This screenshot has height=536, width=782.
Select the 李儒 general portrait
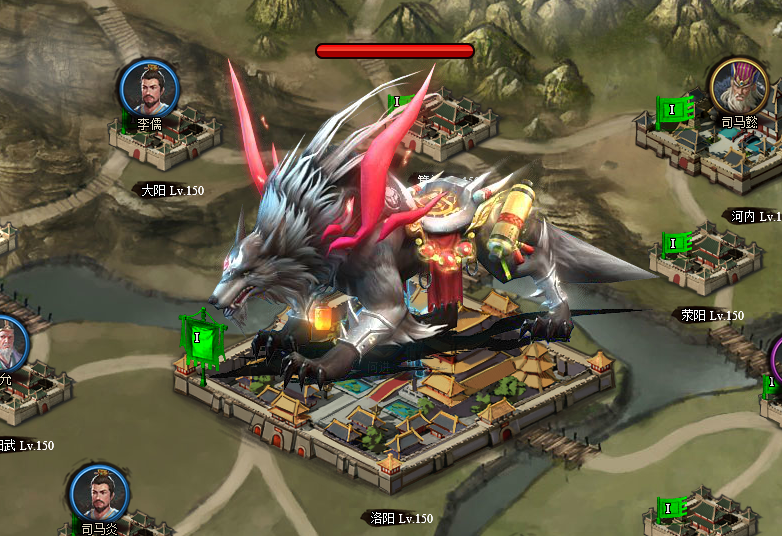[x=149, y=88]
